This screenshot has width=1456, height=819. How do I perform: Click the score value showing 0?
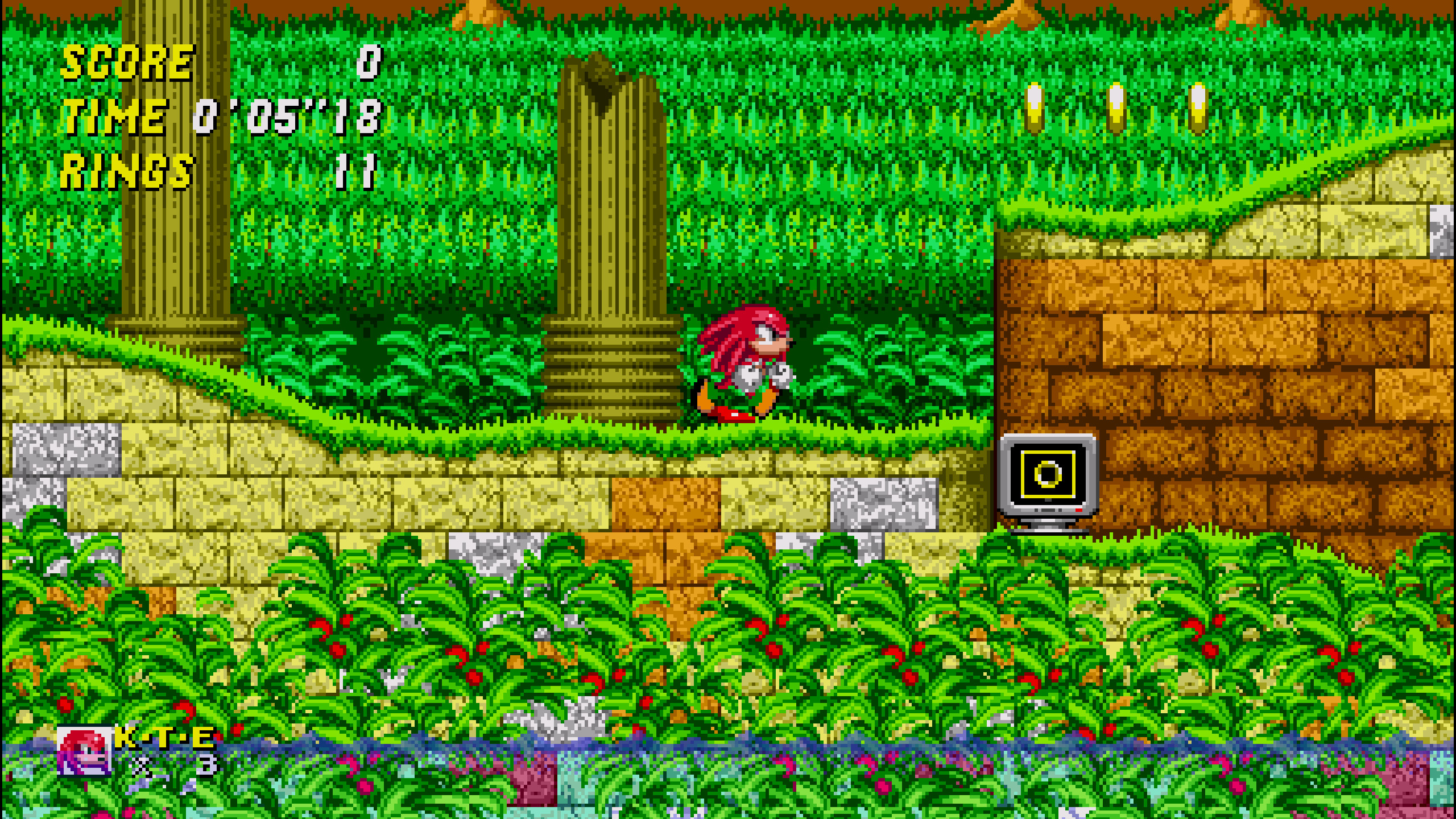pos(367,63)
